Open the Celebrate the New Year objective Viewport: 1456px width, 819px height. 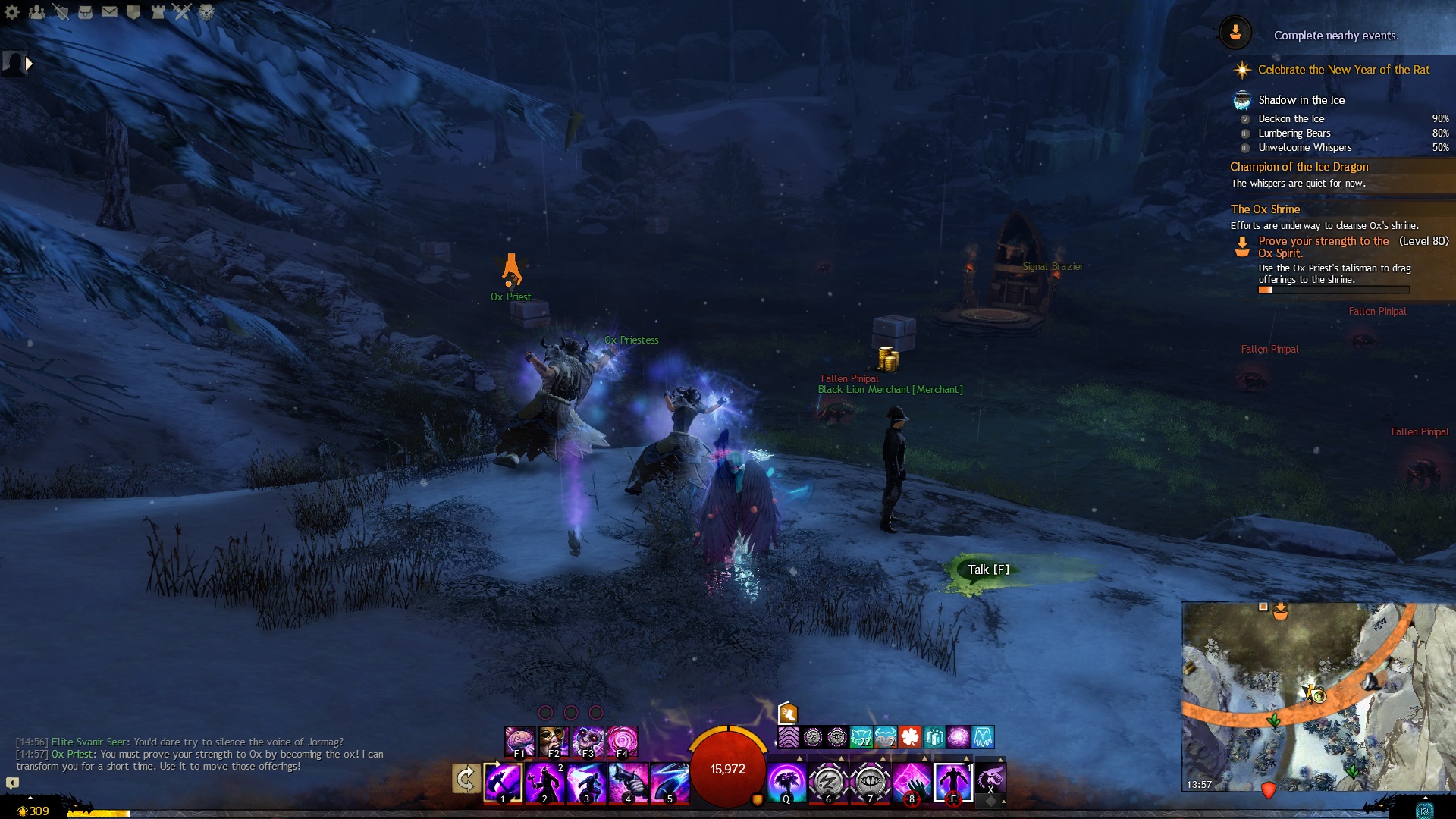[x=1343, y=70]
